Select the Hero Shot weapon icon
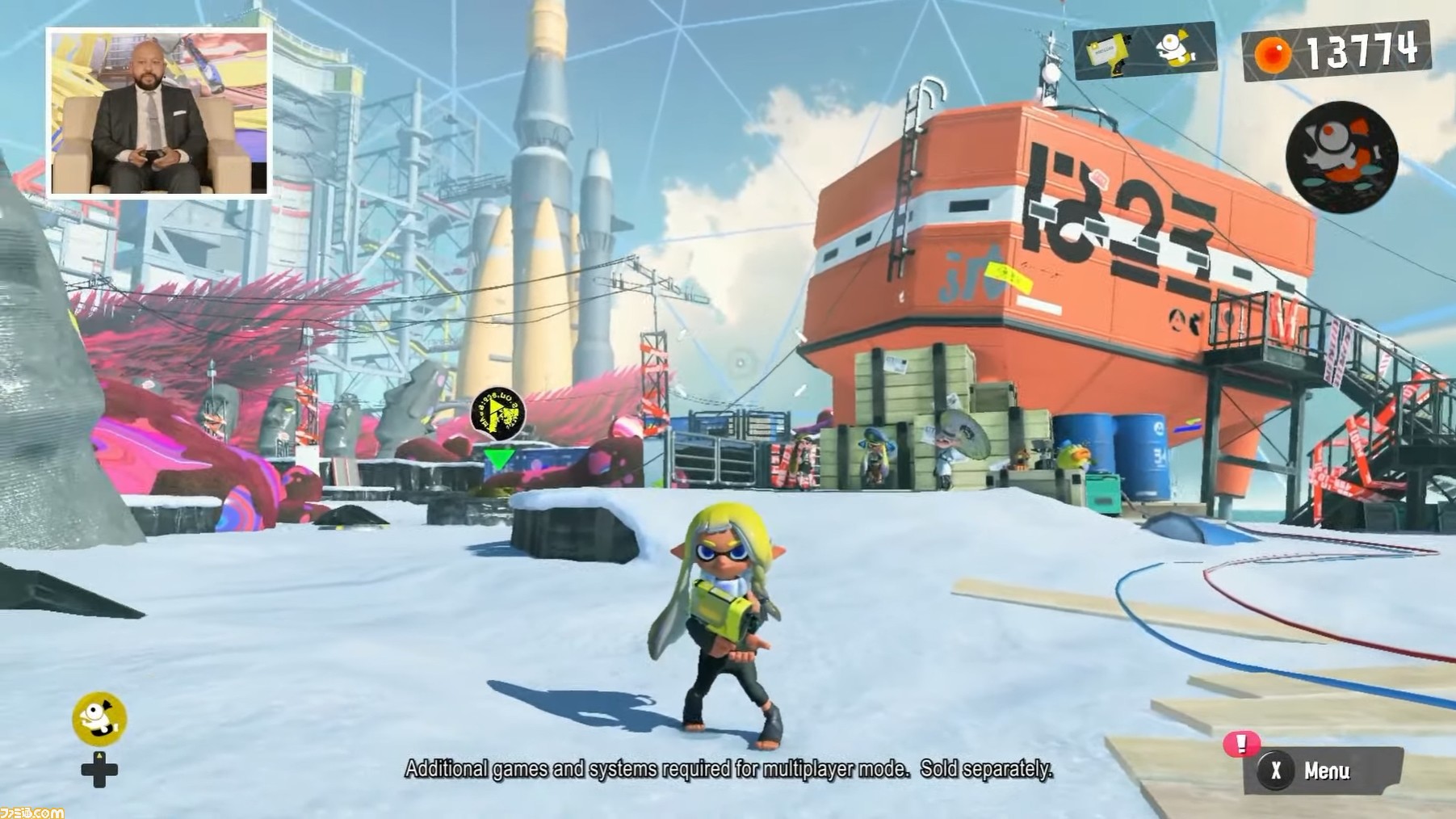The height and width of the screenshot is (819, 1456). pos(1110,50)
